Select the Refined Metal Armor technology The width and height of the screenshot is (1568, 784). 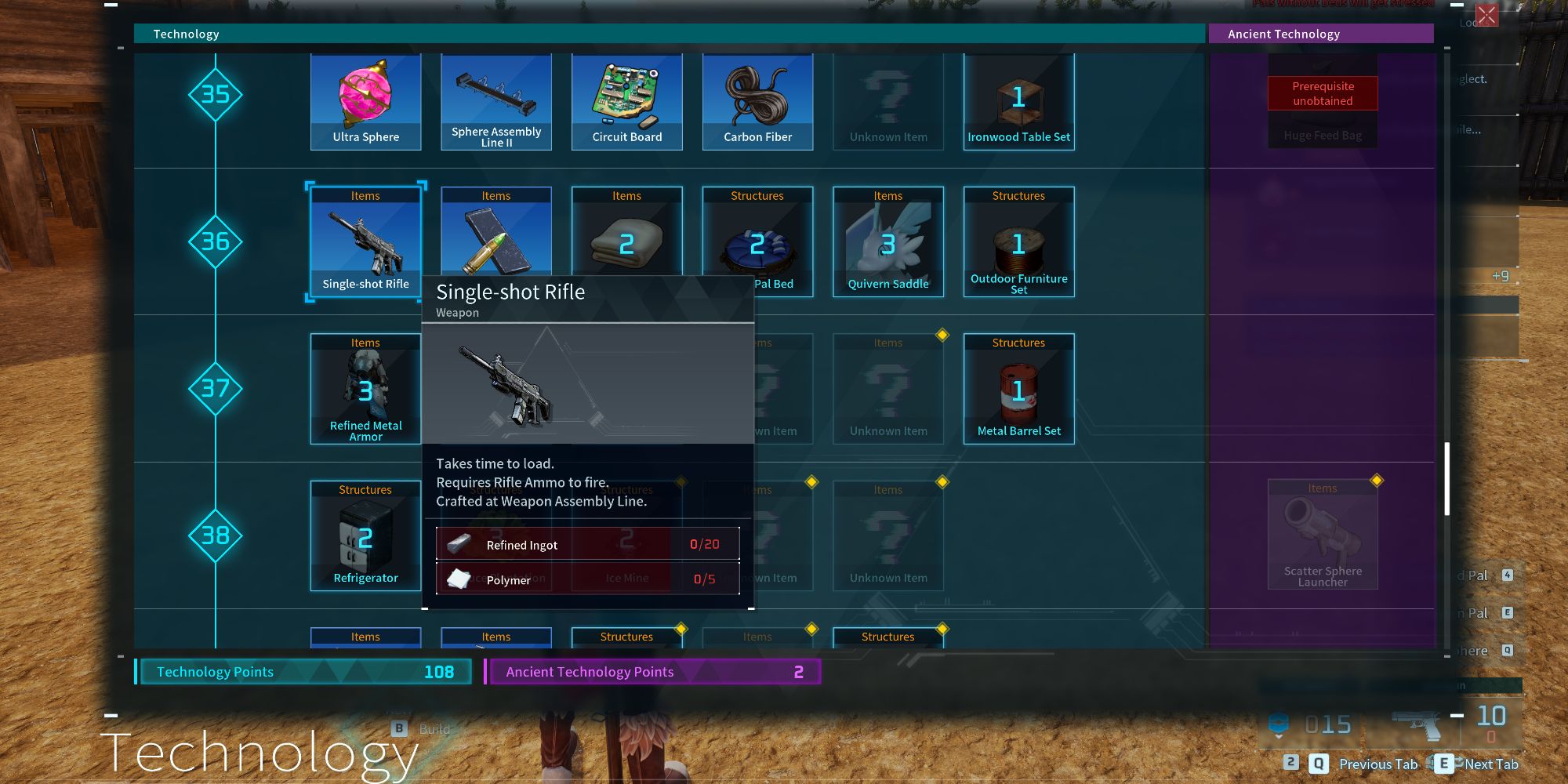[x=365, y=388]
